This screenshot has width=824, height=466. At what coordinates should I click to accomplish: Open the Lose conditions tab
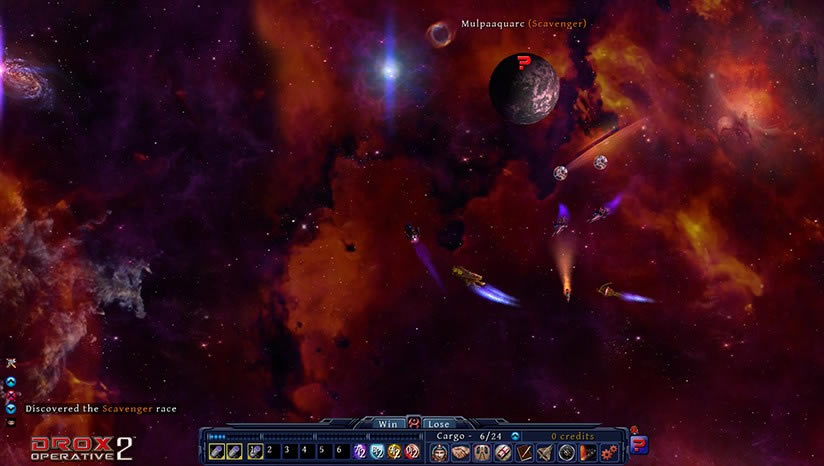tap(437, 424)
